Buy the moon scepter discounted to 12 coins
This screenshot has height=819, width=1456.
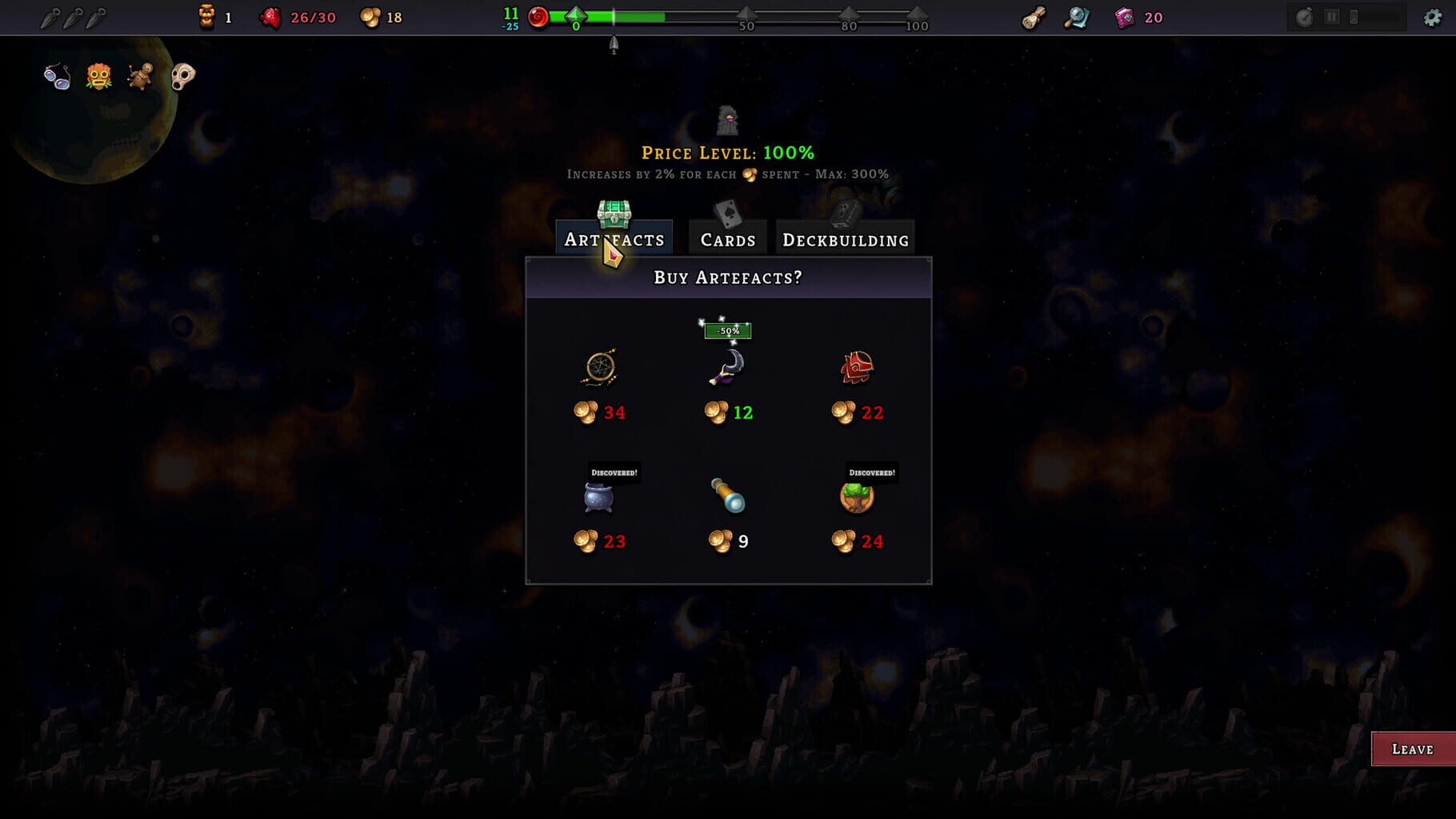tap(727, 368)
